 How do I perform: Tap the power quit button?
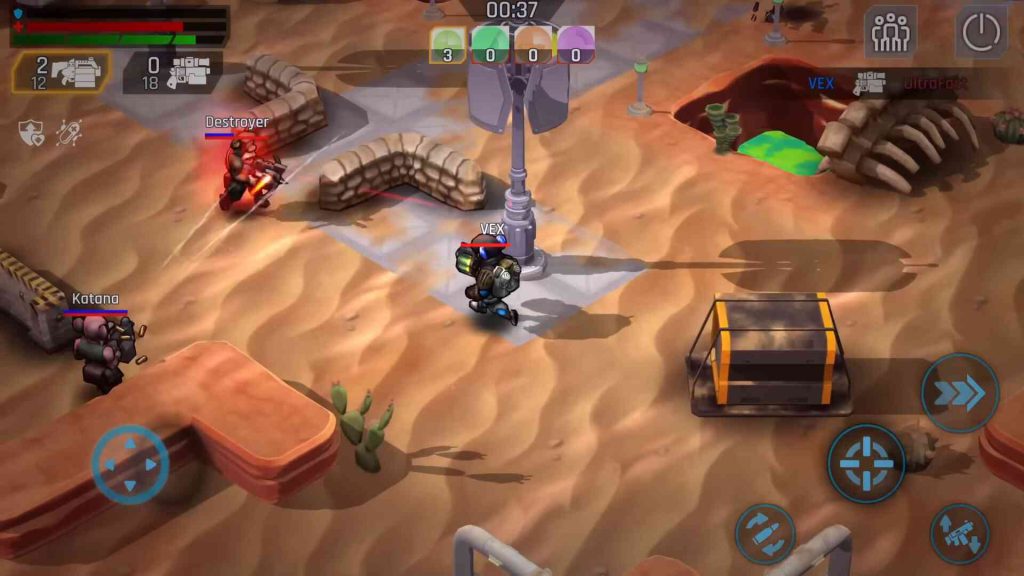pyautogui.click(x=981, y=33)
